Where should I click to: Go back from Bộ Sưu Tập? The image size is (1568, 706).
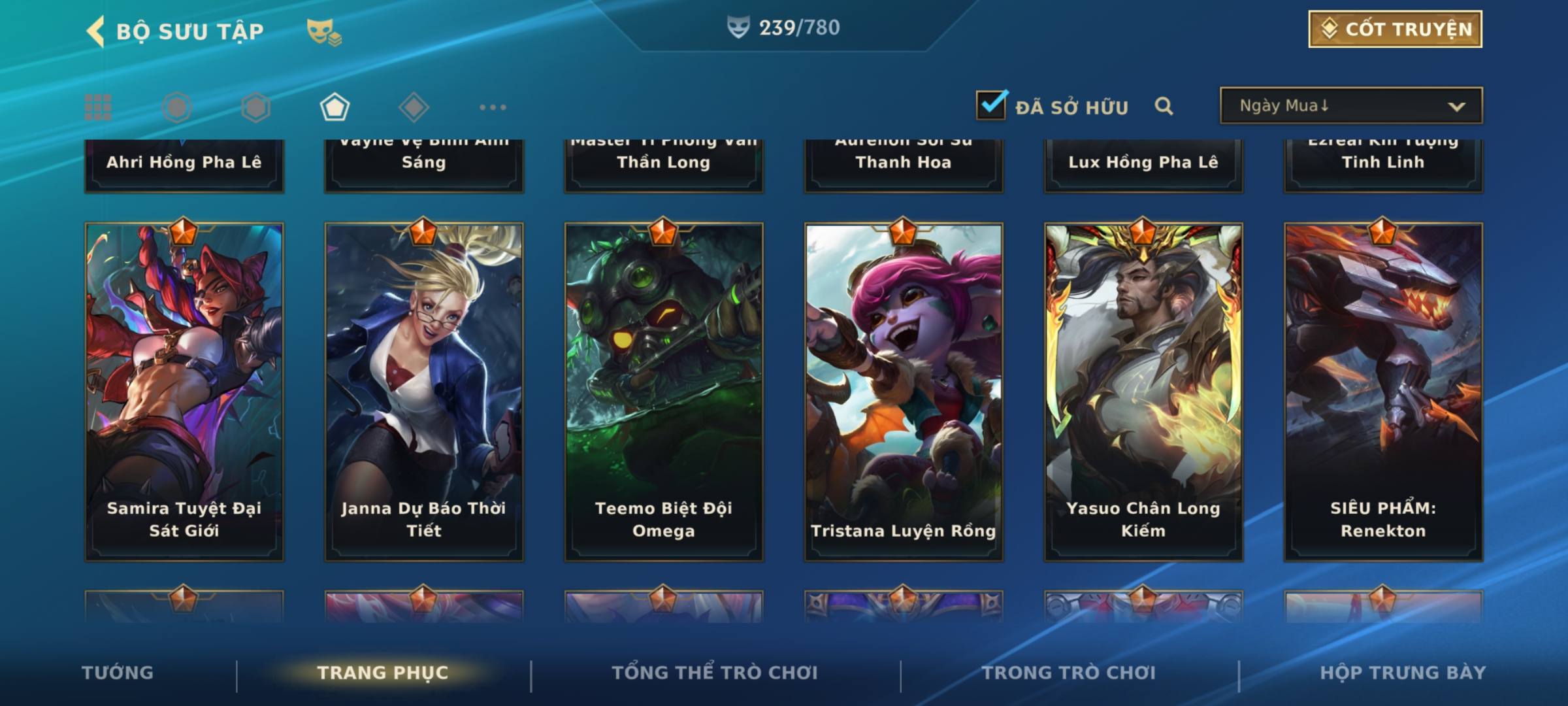(96, 31)
